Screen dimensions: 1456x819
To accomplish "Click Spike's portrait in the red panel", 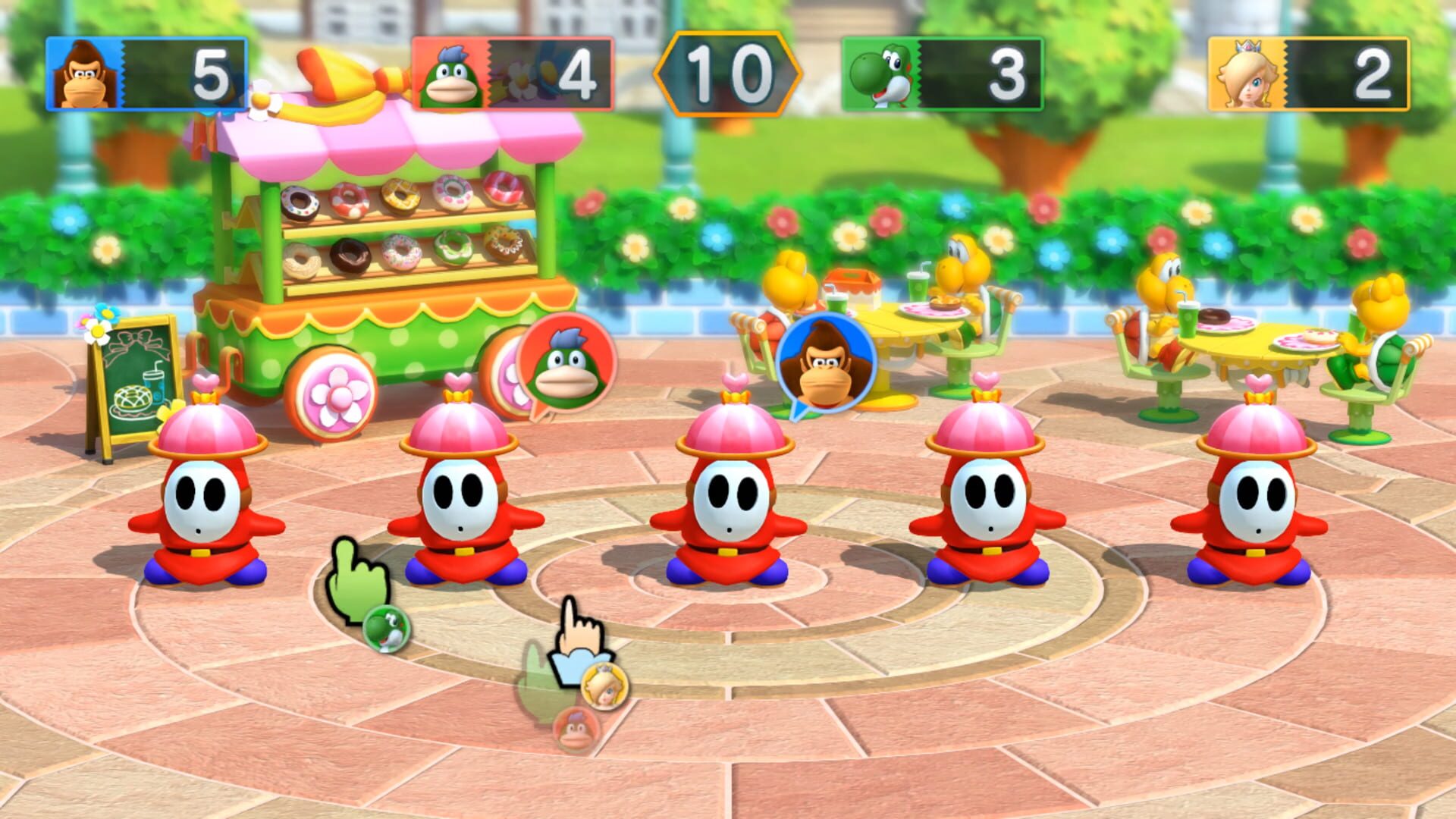I will (452, 73).
